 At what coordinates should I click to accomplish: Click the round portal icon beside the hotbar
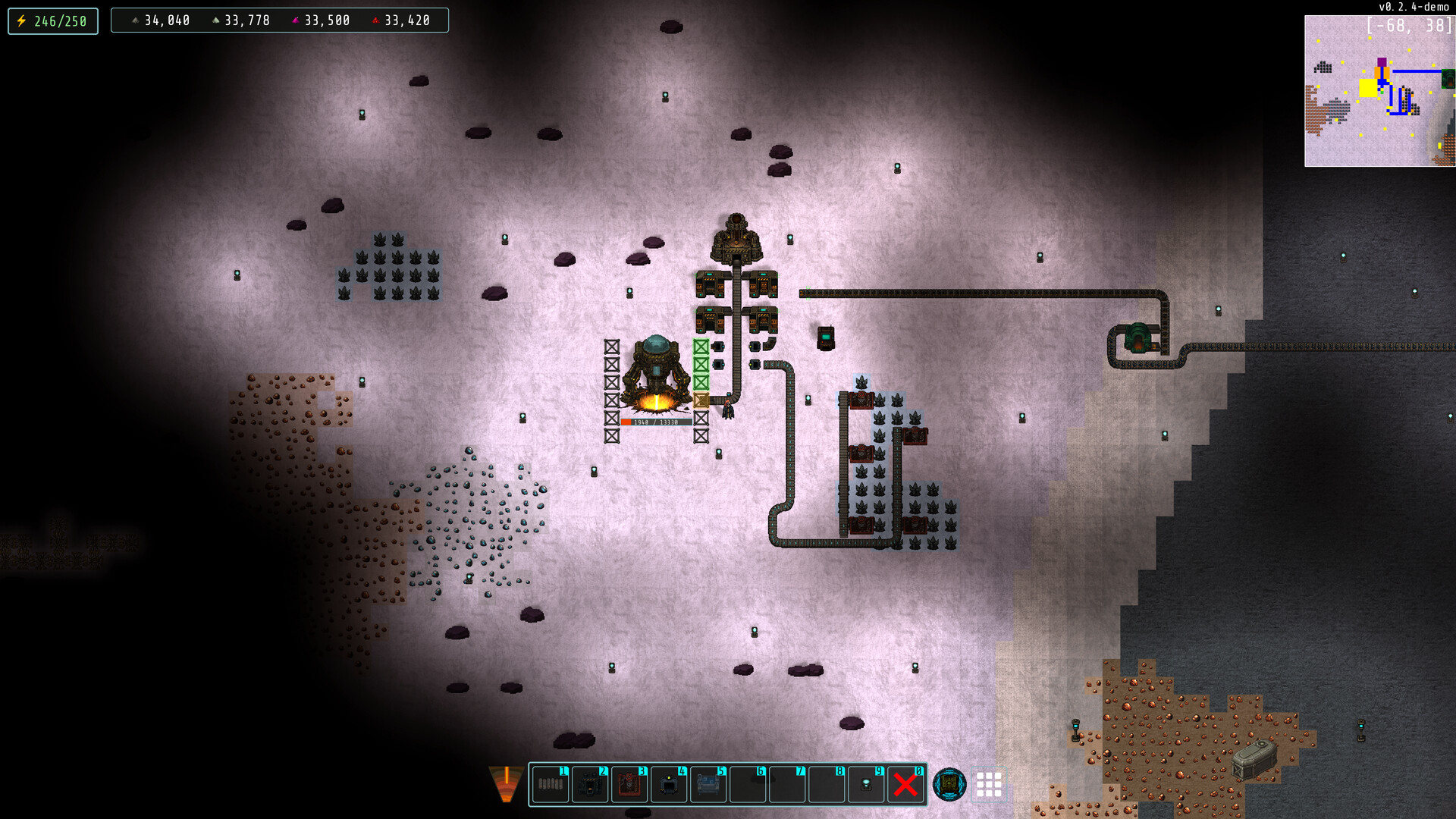pyautogui.click(x=949, y=785)
